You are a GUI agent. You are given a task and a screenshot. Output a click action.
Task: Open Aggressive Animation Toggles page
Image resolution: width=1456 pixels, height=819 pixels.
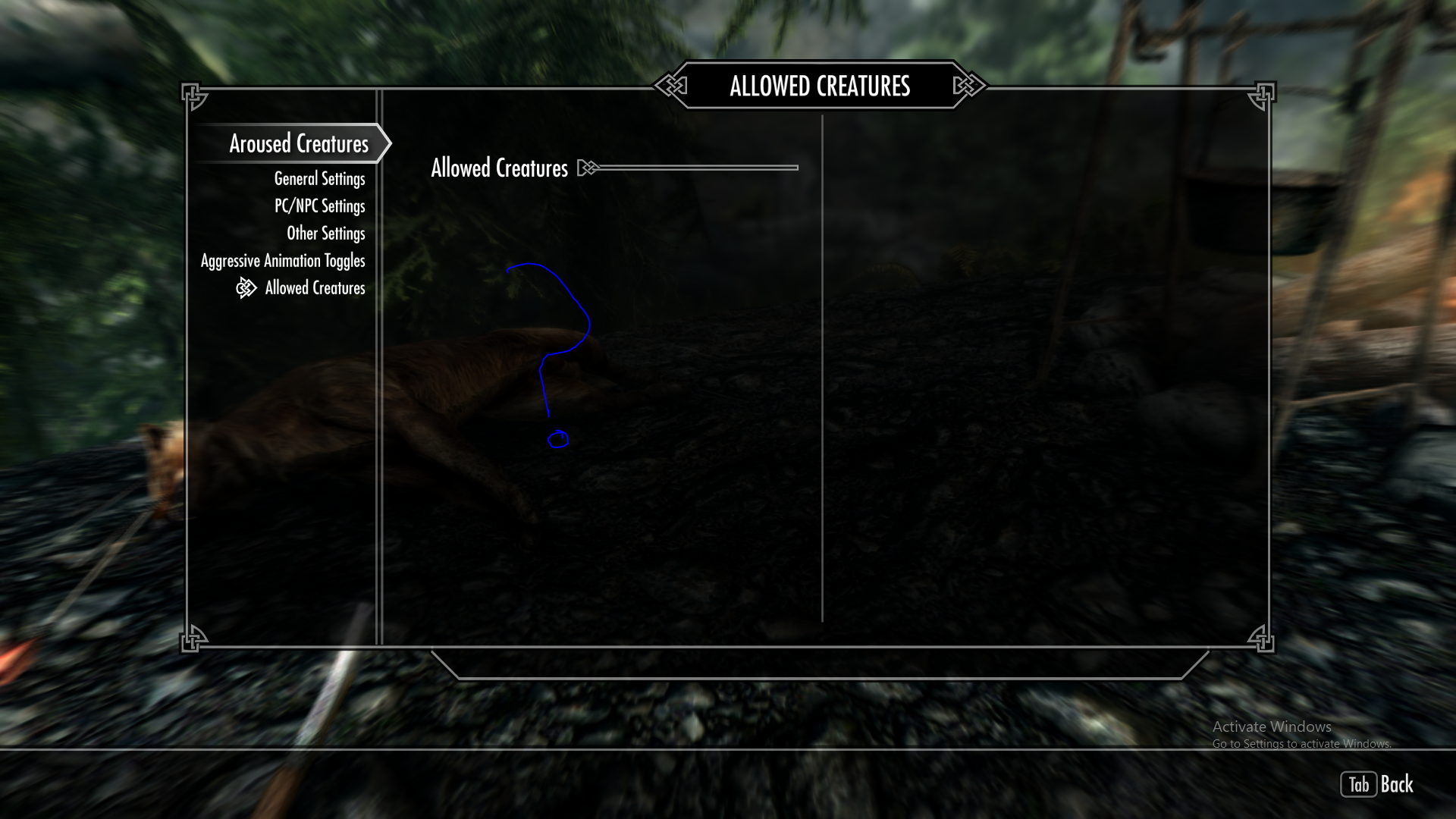coord(283,261)
